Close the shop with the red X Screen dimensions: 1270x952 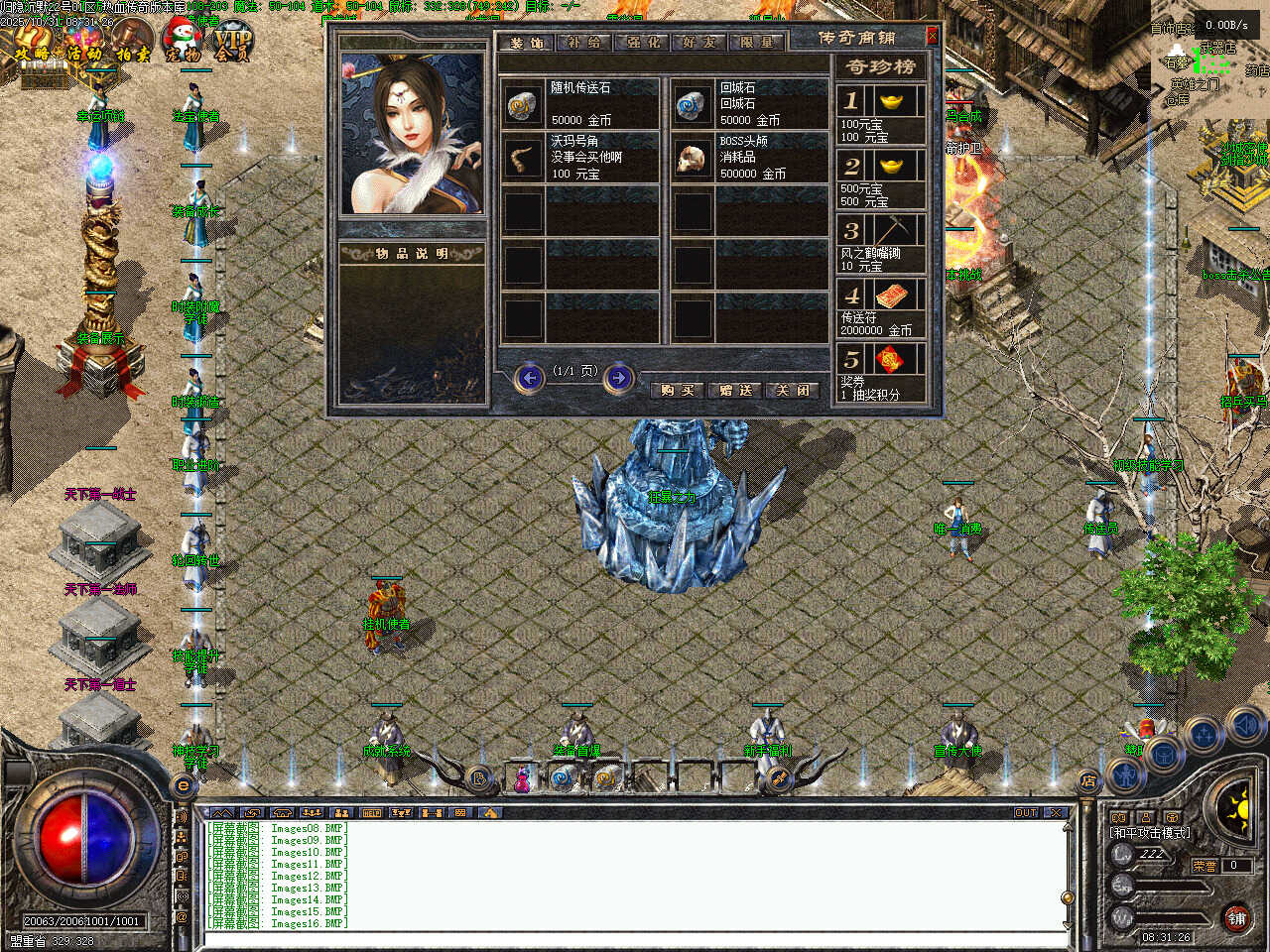point(932,37)
